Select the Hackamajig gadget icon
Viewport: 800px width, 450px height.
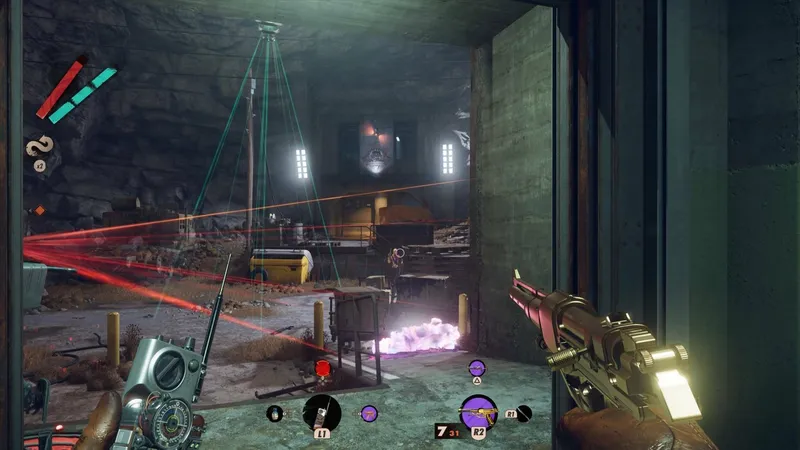click(x=321, y=411)
